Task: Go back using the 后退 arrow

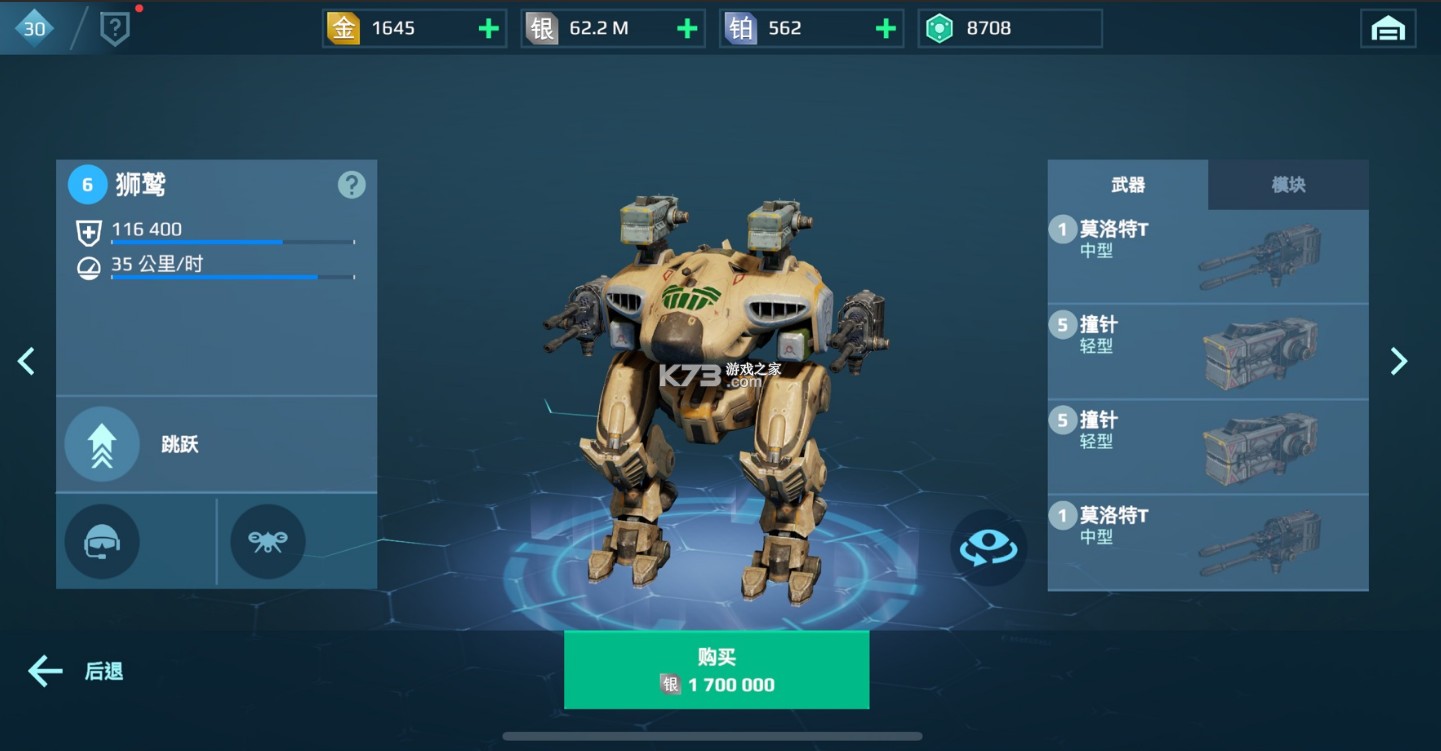Action: 75,671
